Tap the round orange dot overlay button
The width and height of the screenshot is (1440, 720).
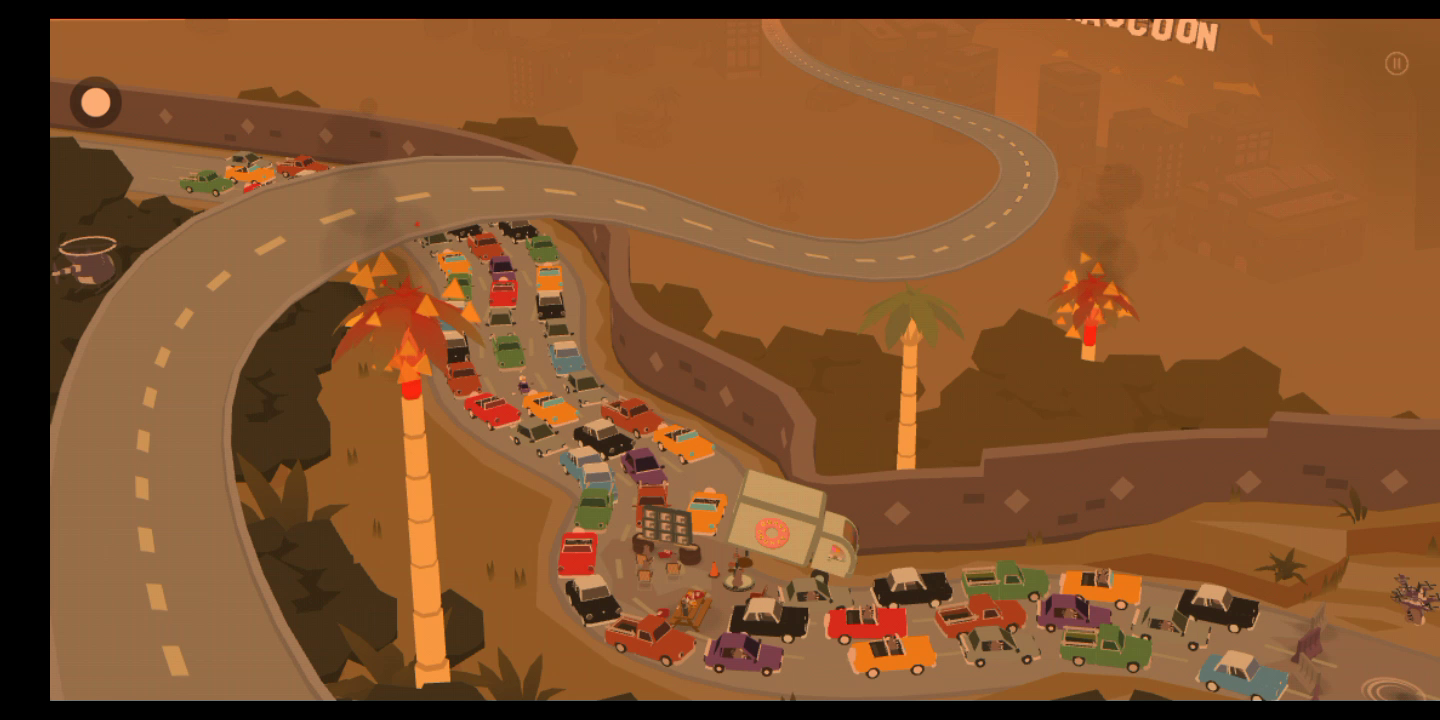click(x=96, y=102)
